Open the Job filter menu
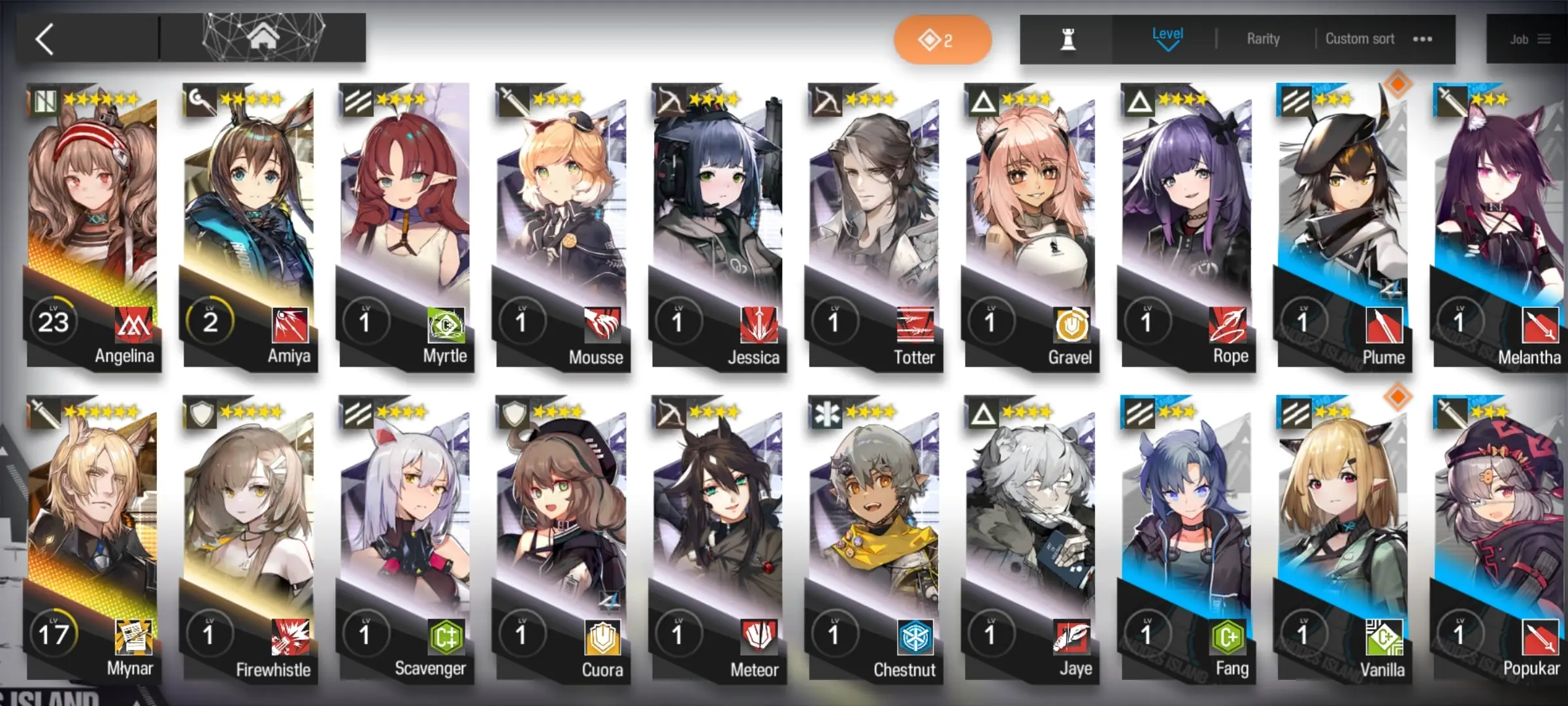 tap(1529, 40)
